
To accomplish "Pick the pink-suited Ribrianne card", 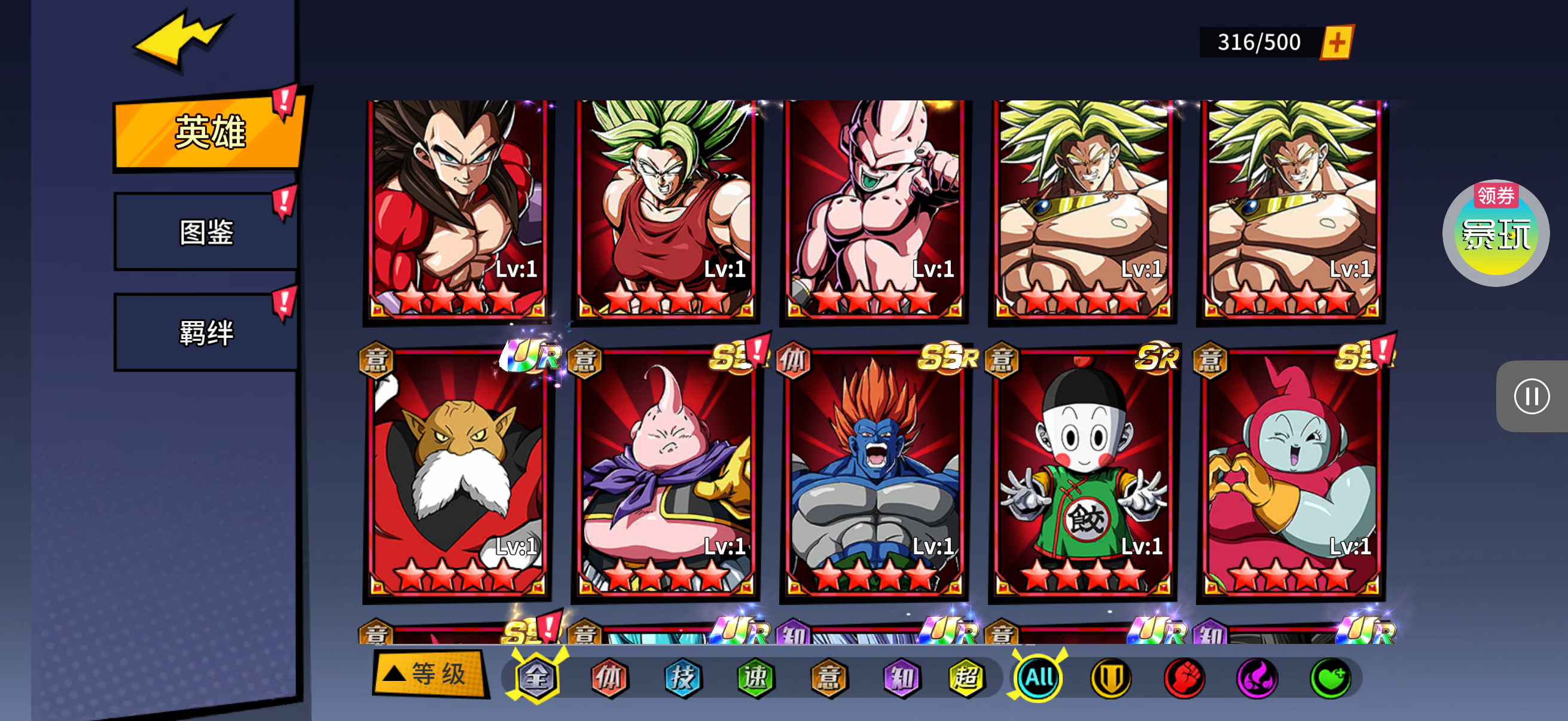I will [1291, 475].
